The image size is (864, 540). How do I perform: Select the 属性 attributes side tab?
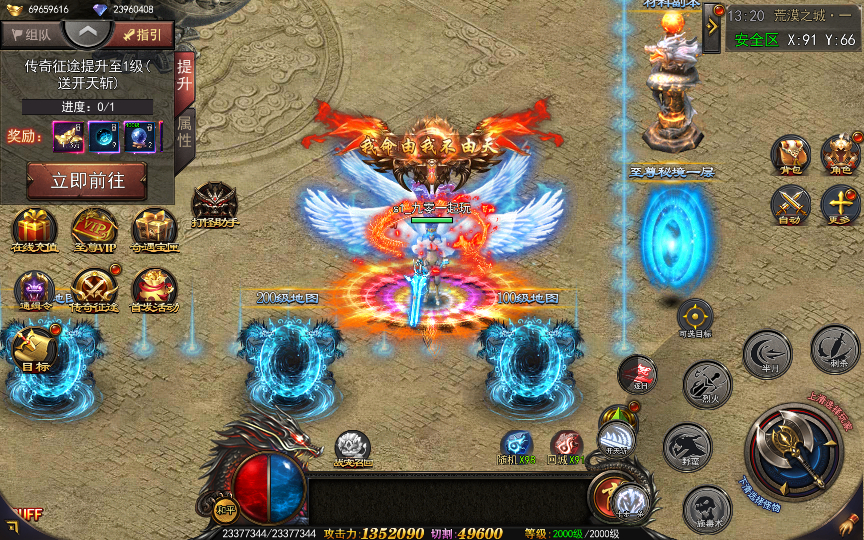pos(185,131)
